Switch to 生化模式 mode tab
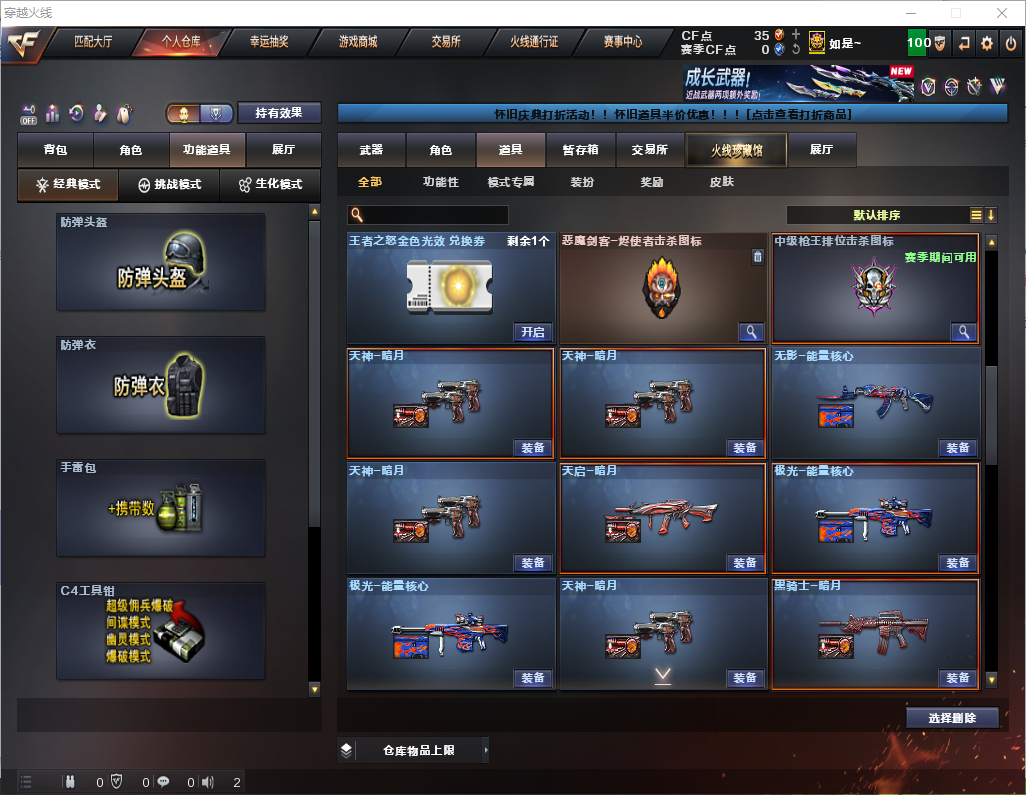Image resolution: width=1026 pixels, height=795 pixels. (x=268, y=185)
